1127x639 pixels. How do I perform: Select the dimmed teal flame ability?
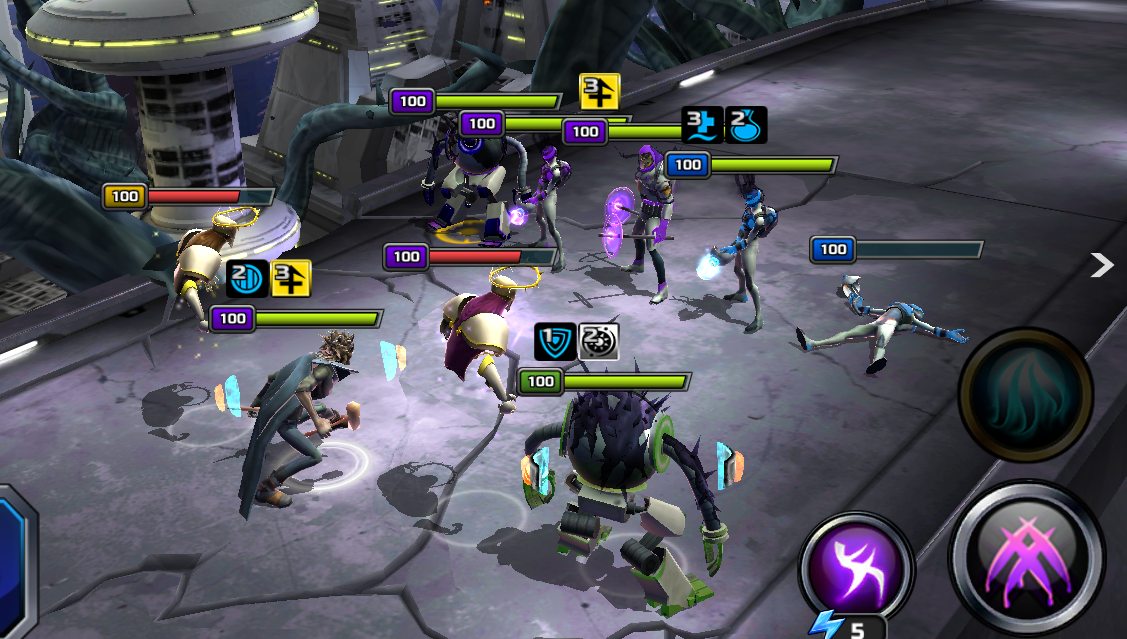click(1025, 395)
